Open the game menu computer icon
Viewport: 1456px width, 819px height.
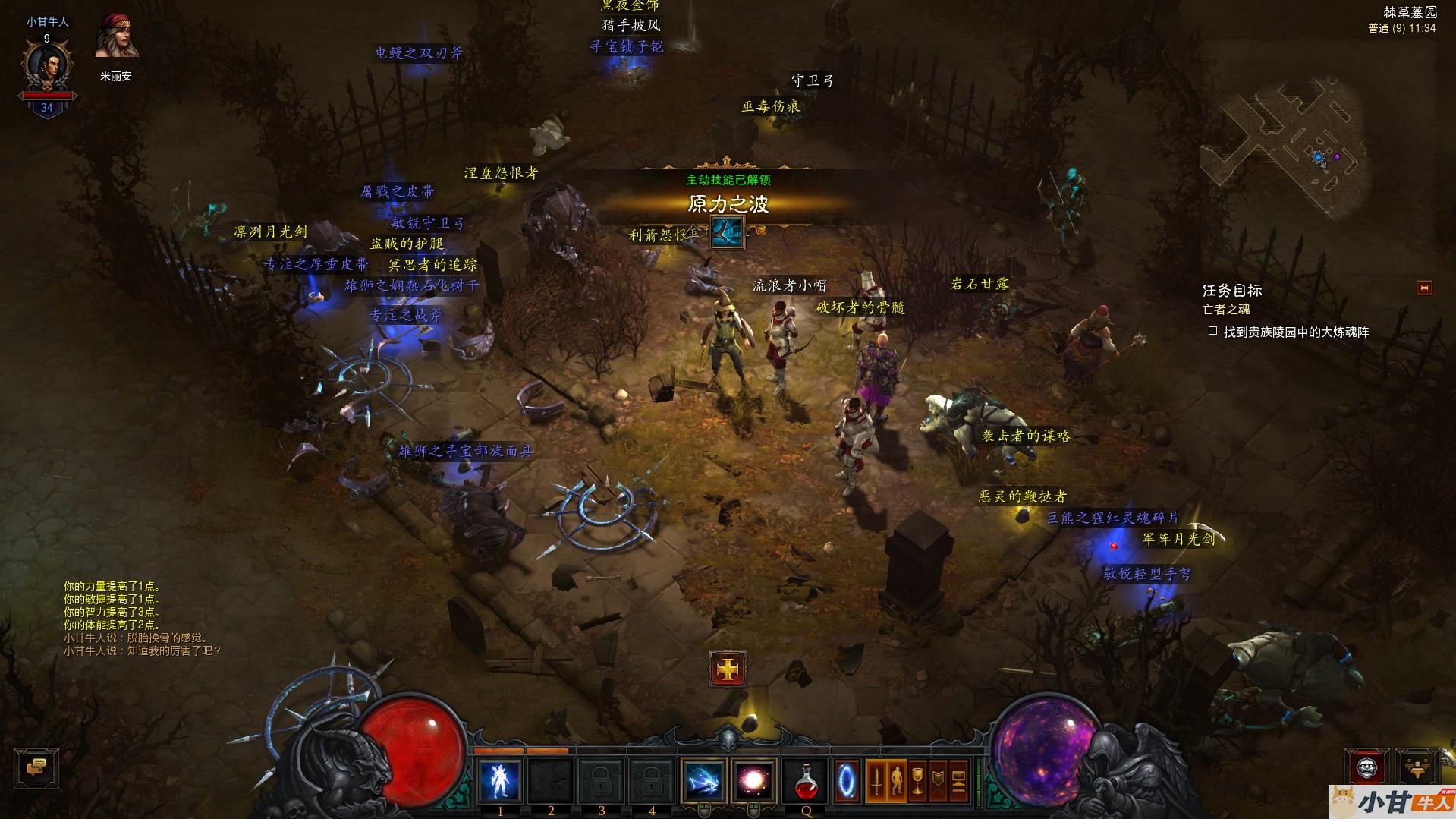958,781
